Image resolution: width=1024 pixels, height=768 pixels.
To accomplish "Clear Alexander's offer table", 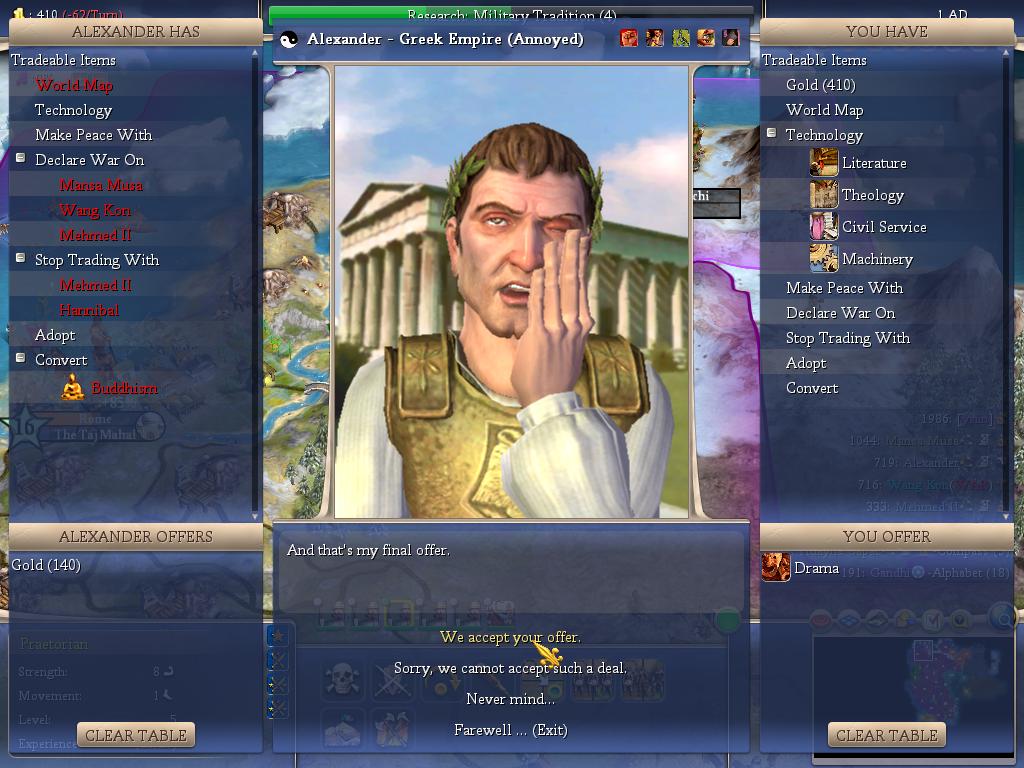I will click(136, 735).
